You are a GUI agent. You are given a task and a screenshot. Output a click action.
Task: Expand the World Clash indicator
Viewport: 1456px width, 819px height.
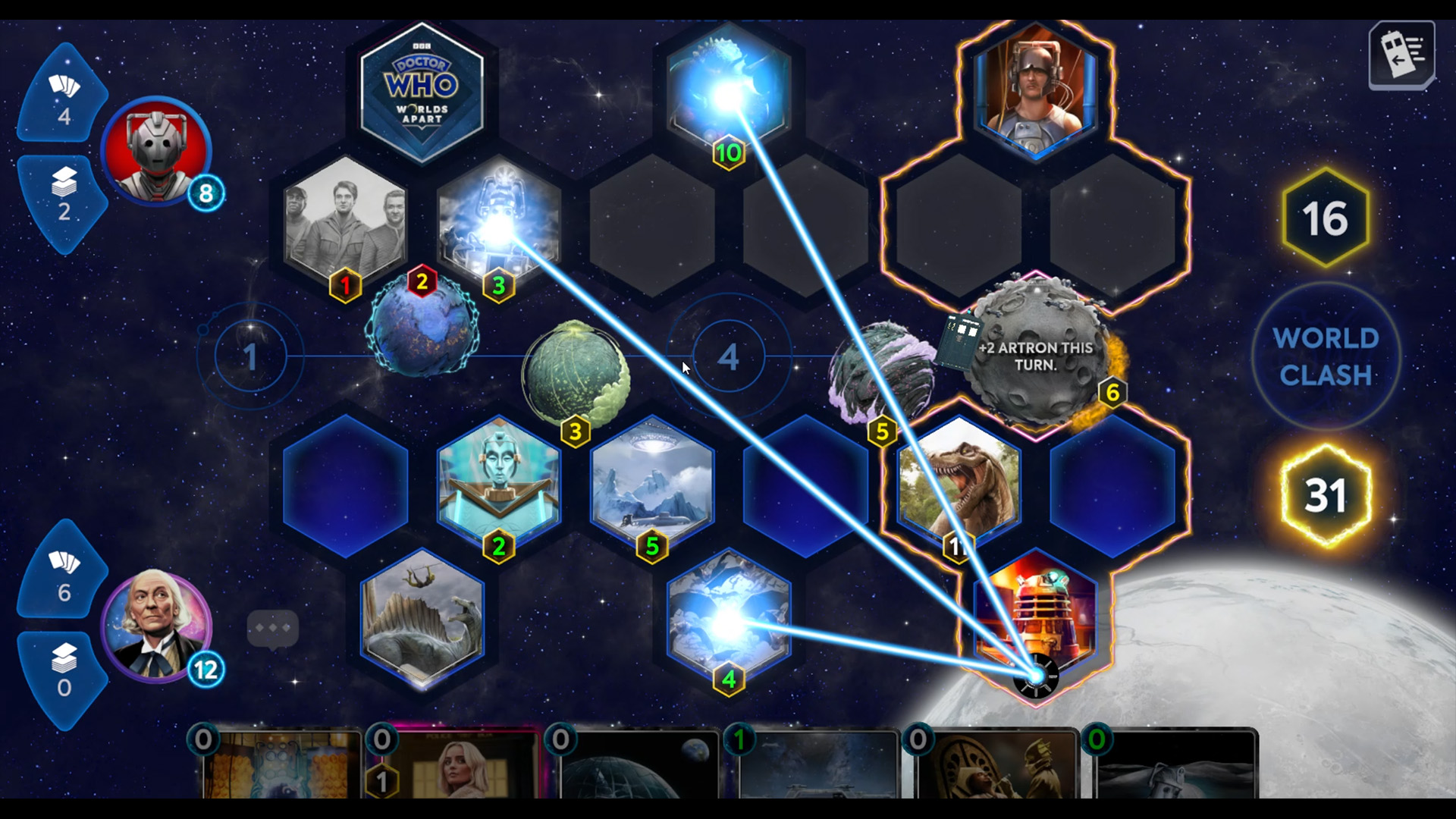[x=1326, y=356]
